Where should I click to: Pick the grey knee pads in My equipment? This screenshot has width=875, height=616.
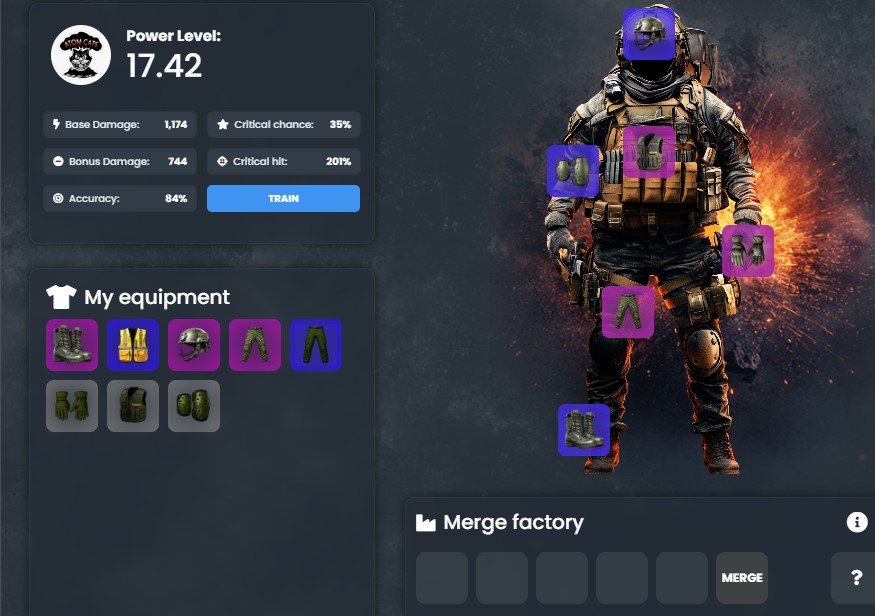pyautogui.click(x=194, y=406)
